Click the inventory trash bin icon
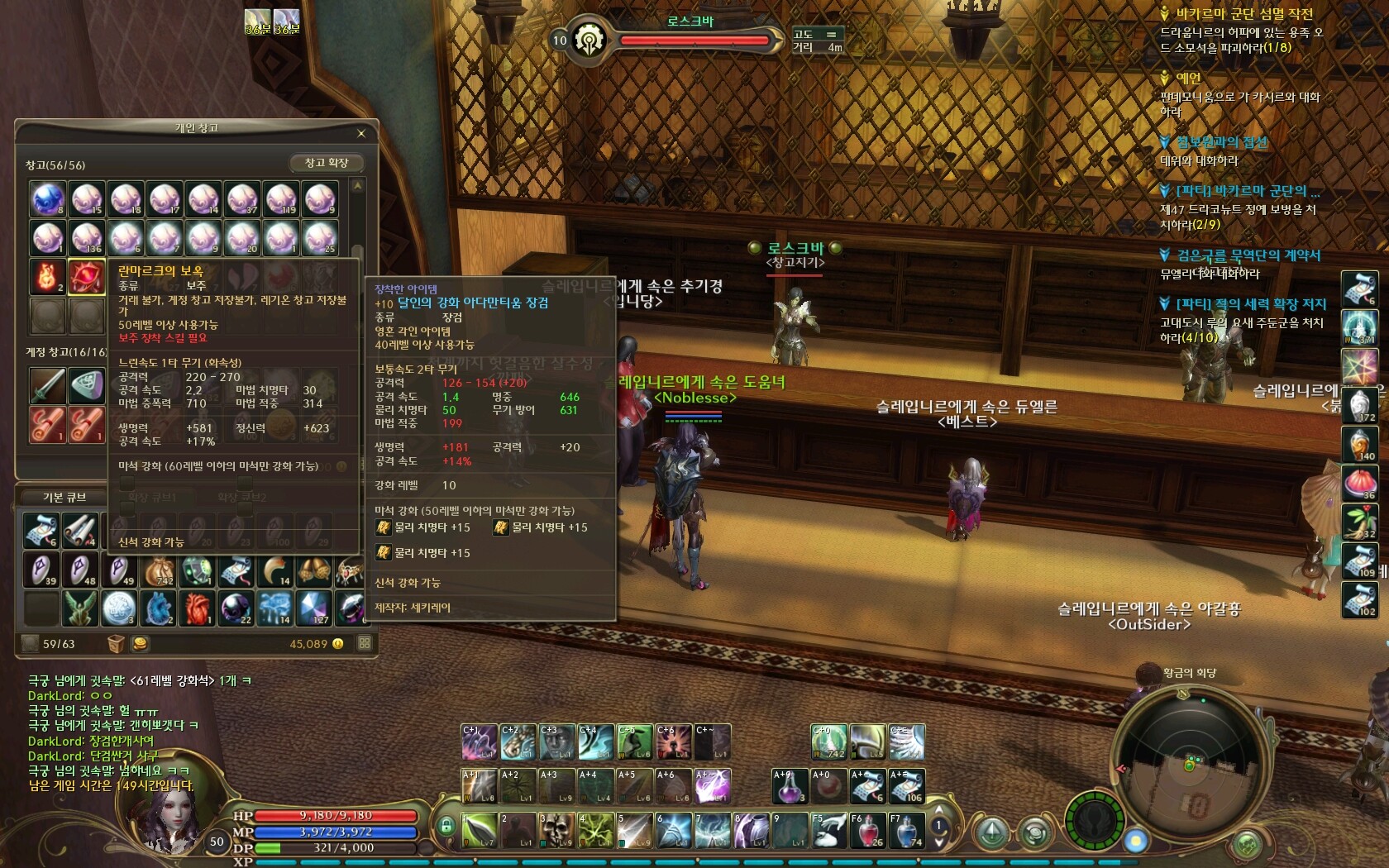This screenshot has width=1389, height=868. (x=116, y=643)
